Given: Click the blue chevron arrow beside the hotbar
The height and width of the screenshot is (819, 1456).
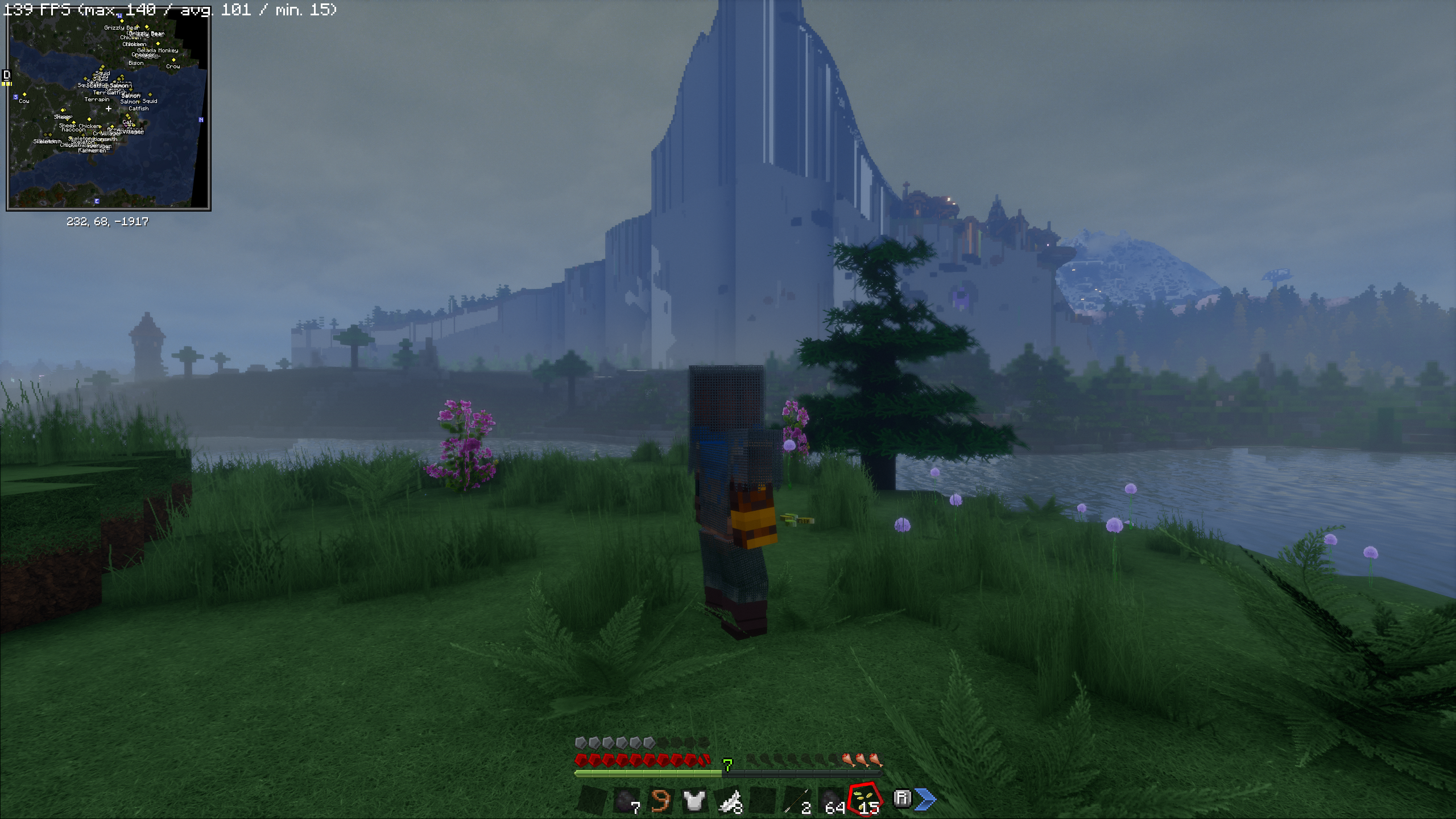Looking at the screenshot, I should [926, 800].
